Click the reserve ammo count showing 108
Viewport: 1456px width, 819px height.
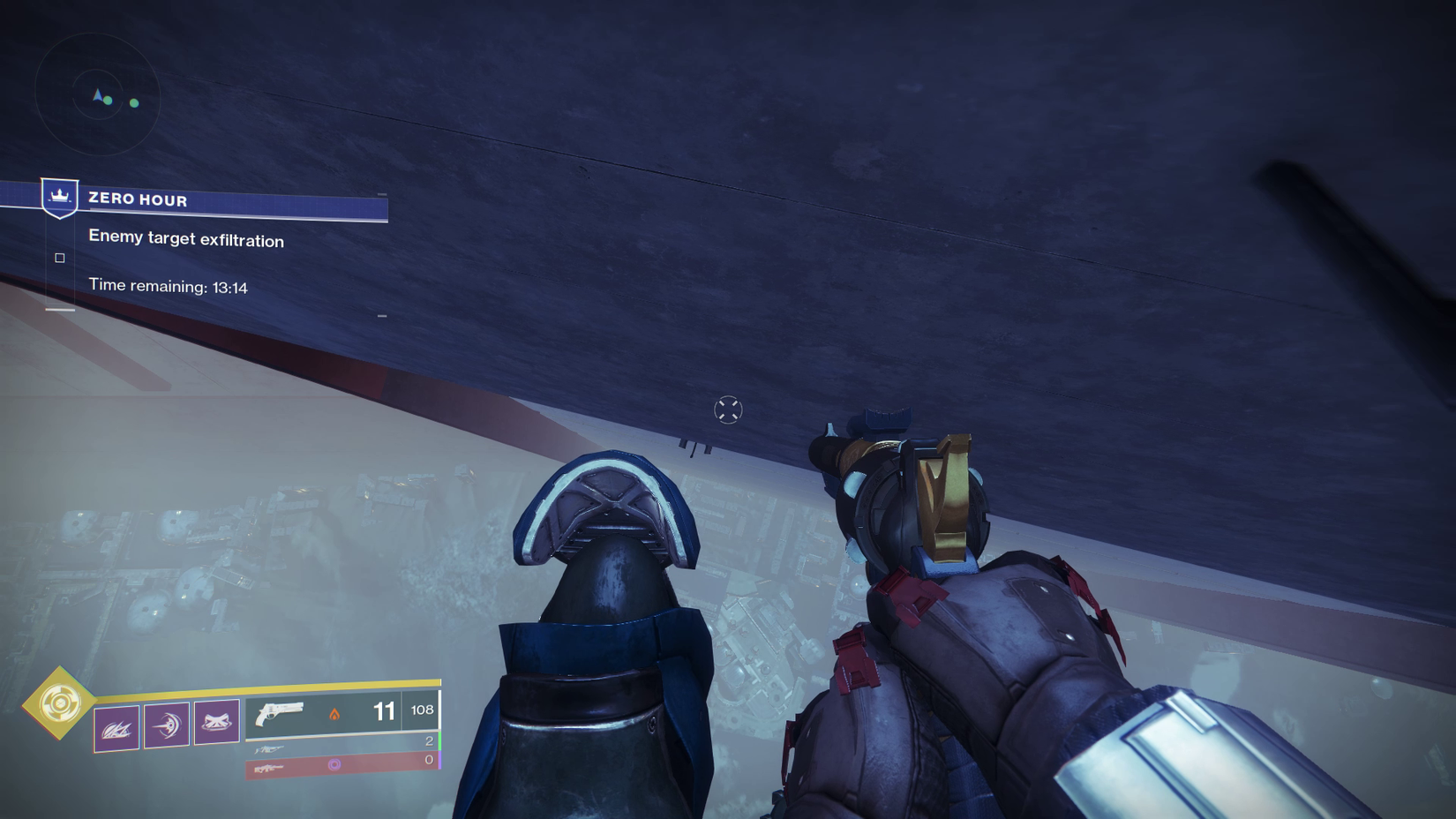click(422, 710)
